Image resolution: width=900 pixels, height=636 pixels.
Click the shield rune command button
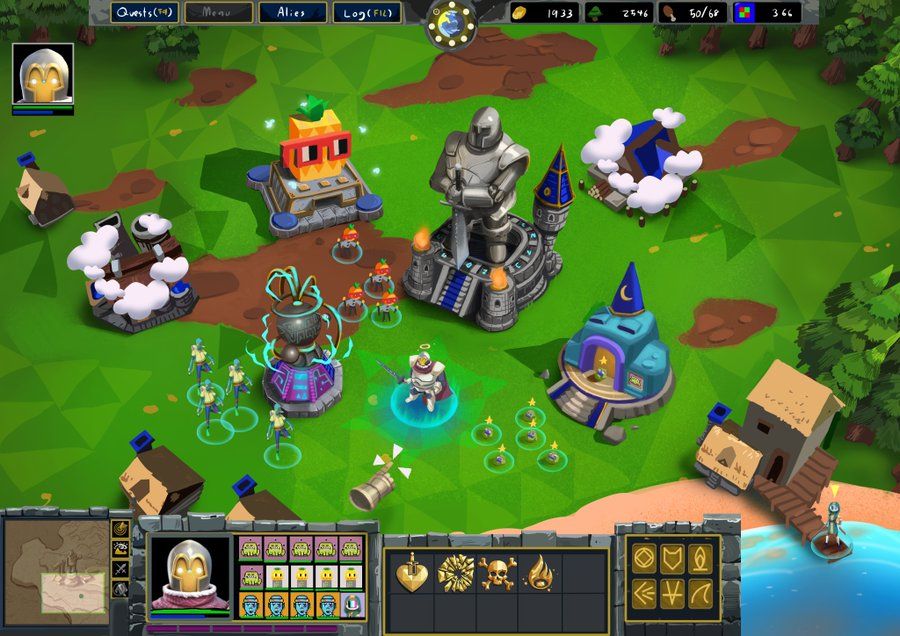pos(672,559)
